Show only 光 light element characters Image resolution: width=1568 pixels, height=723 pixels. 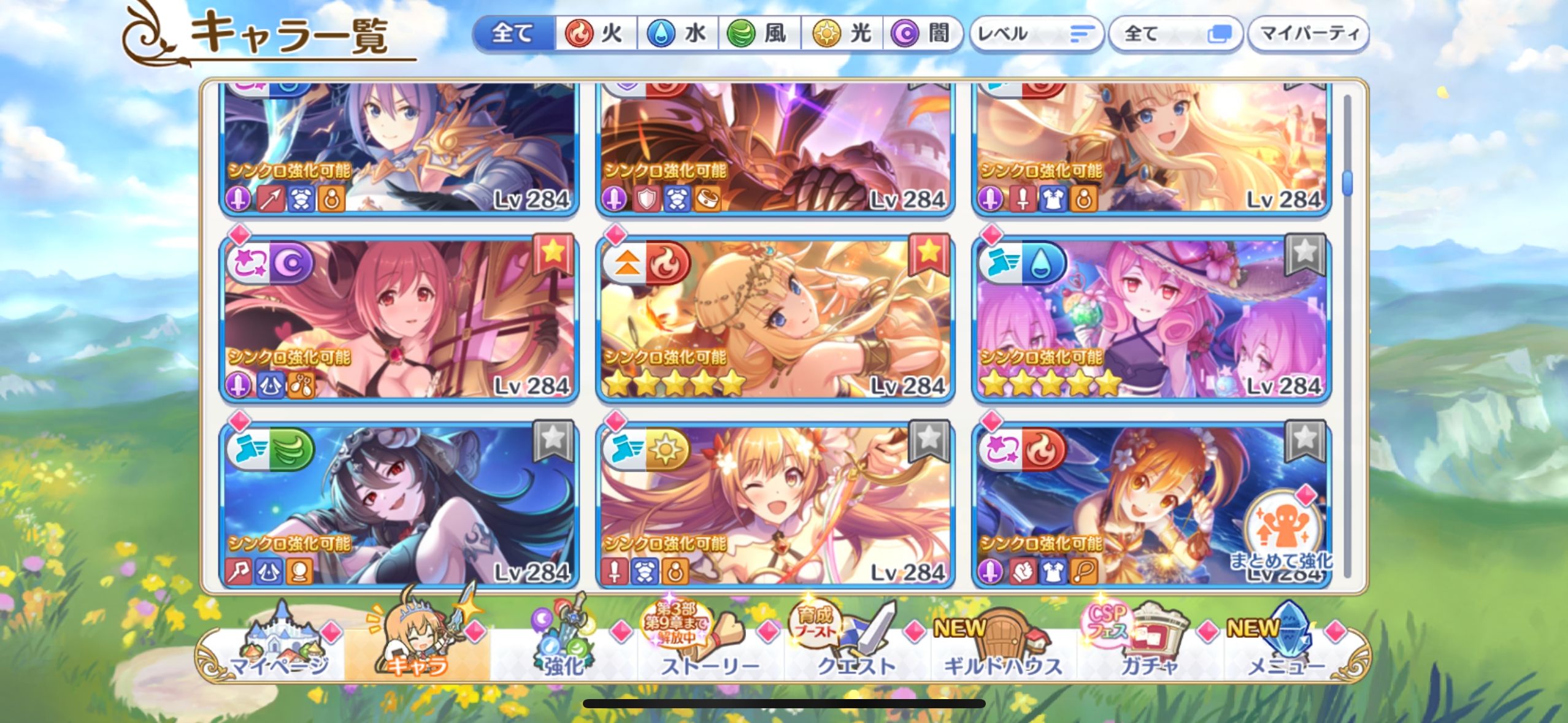pos(843,33)
